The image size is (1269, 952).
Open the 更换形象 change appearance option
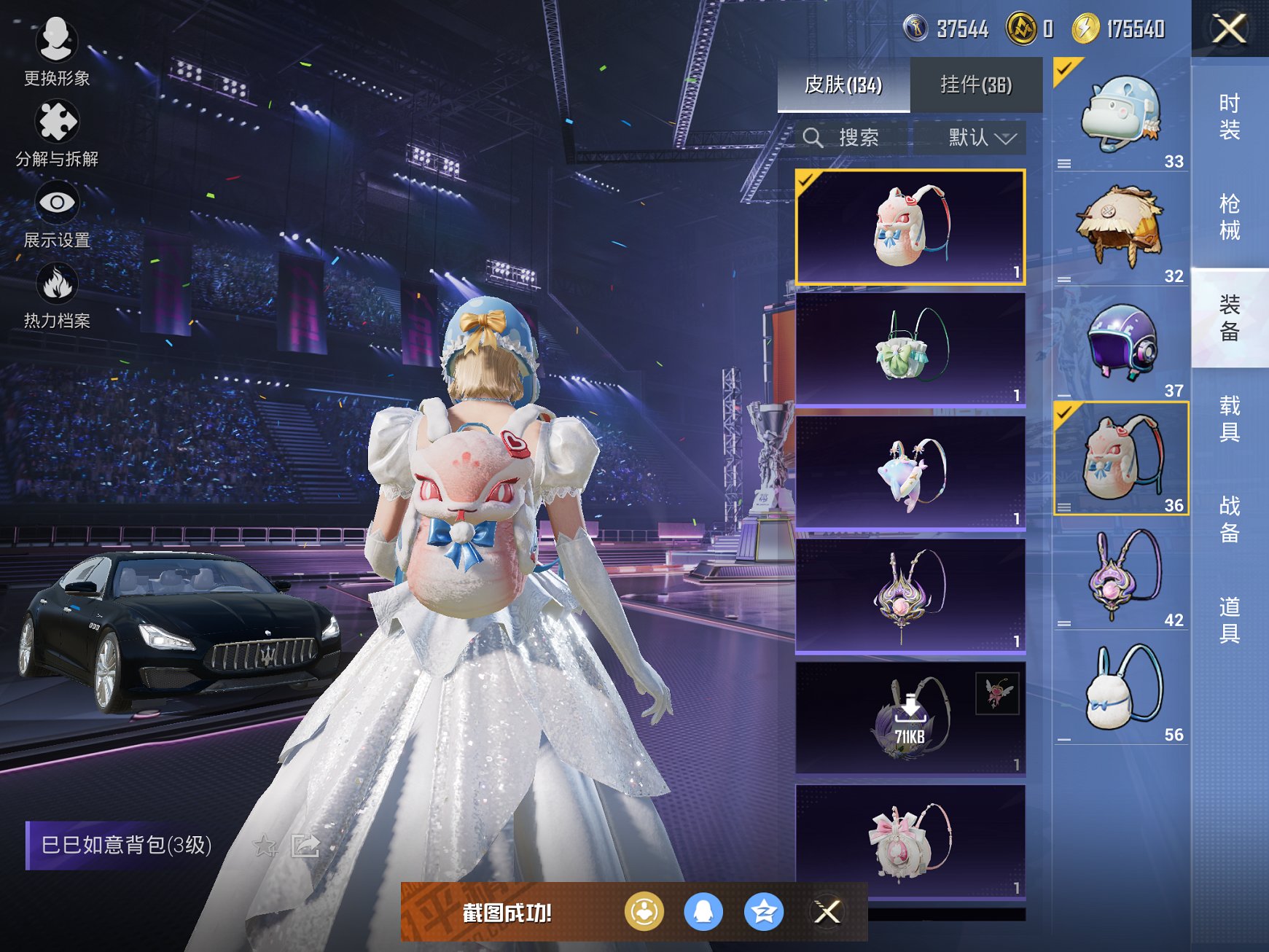click(56, 51)
